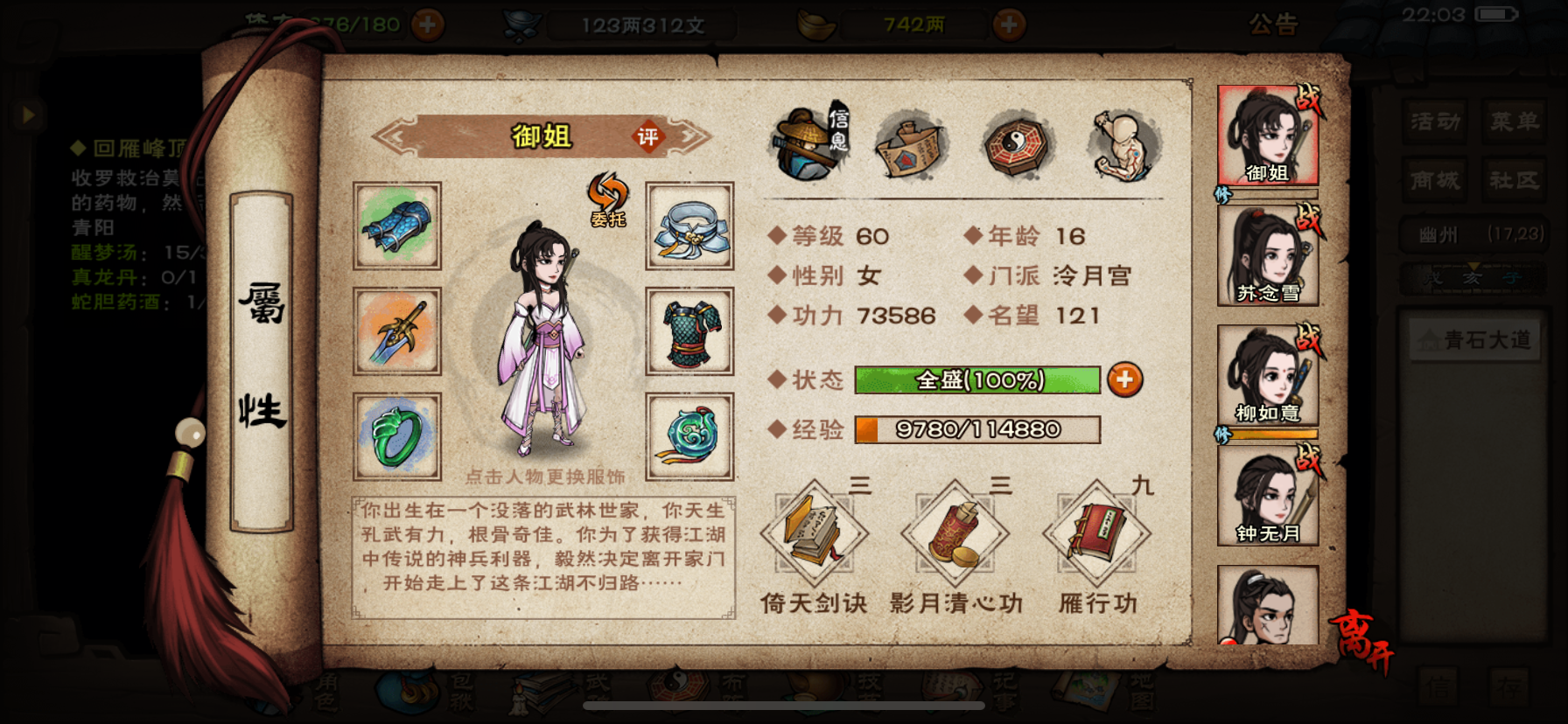Open the 社区 community button

pyautogui.click(x=1515, y=180)
